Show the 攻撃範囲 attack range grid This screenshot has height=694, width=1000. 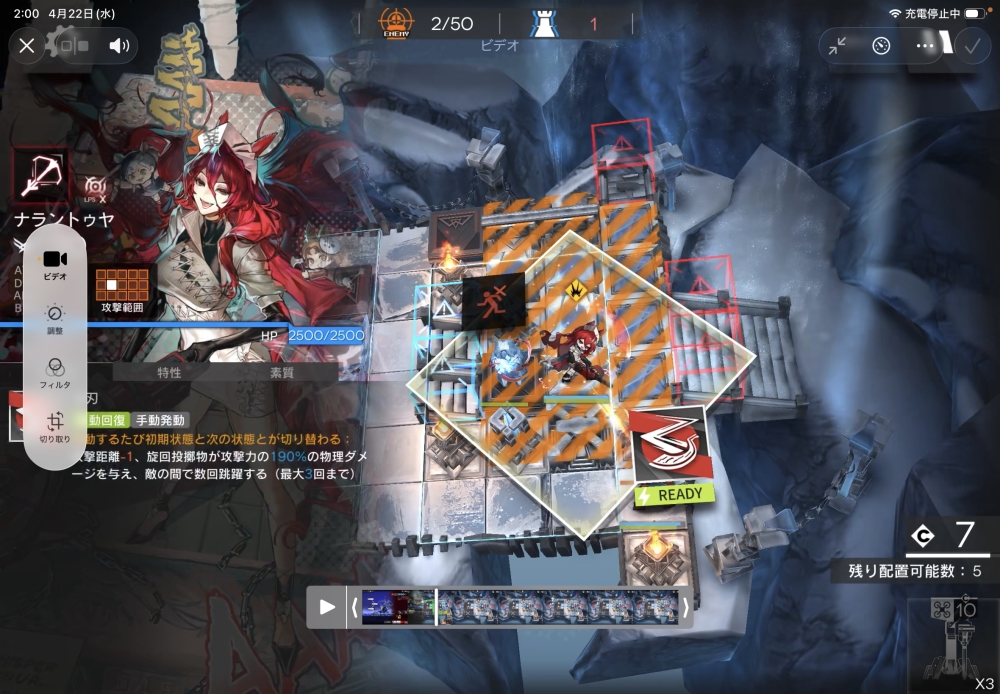122,290
